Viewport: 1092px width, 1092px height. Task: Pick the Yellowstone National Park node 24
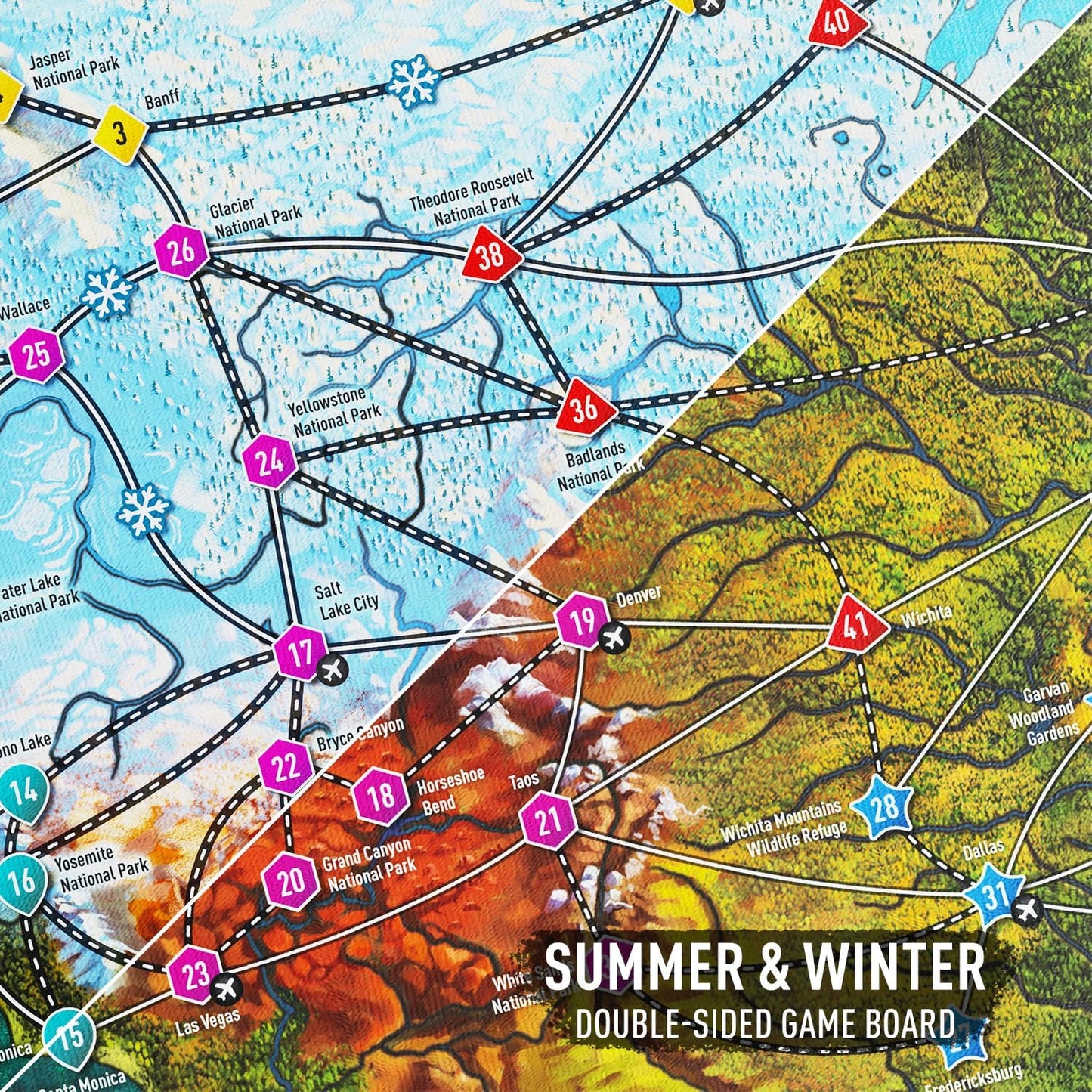click(x=271, y=461)
